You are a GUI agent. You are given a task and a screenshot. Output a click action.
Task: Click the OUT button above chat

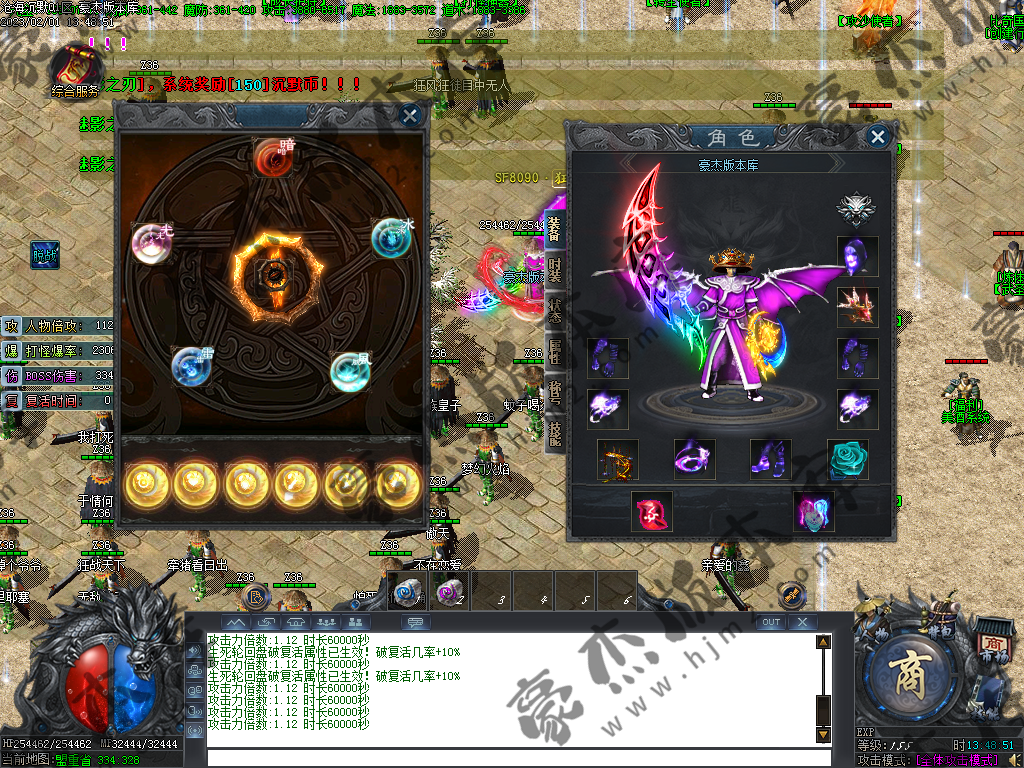[x=770, y=622]
